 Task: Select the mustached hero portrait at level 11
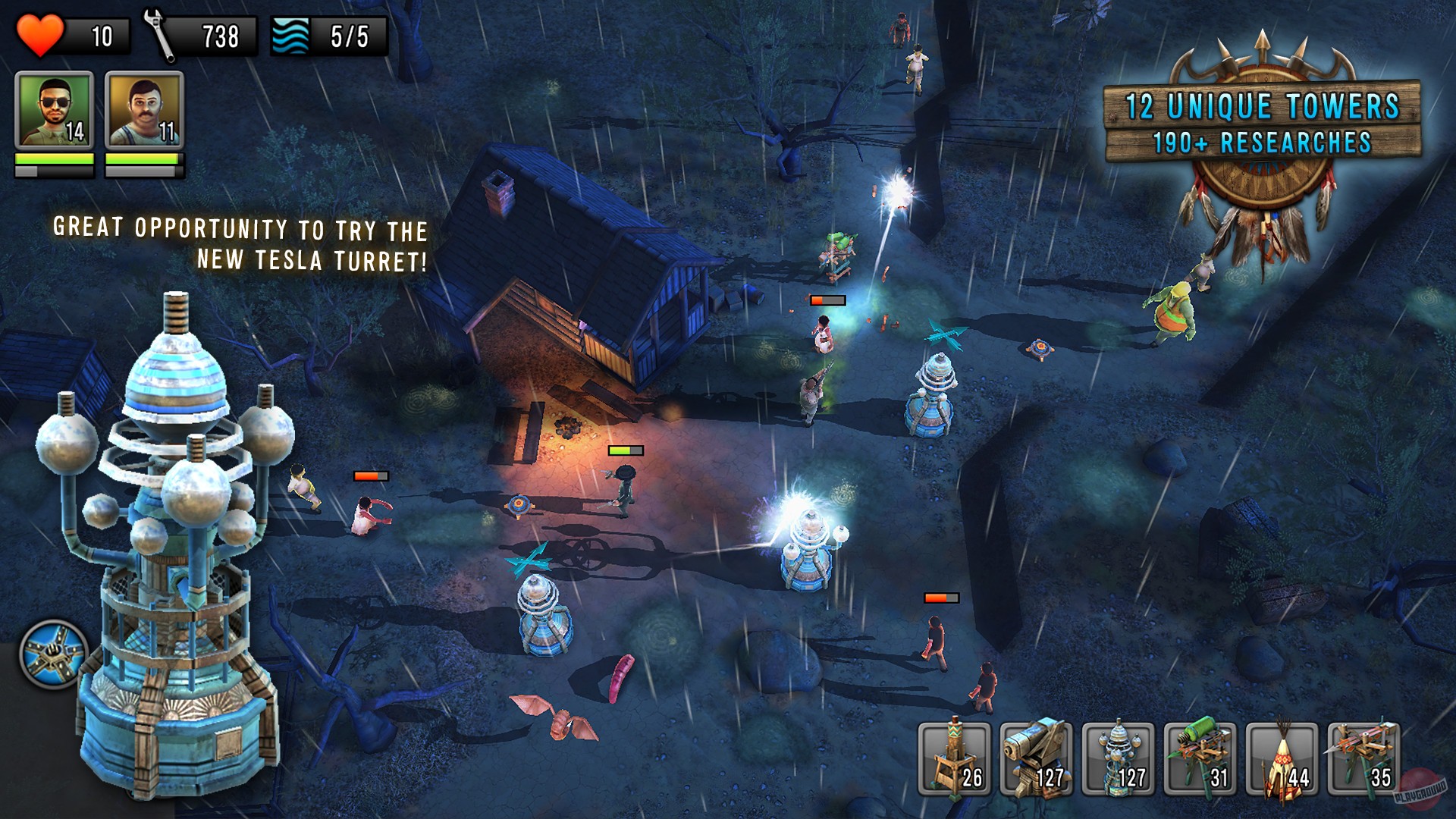144,108
